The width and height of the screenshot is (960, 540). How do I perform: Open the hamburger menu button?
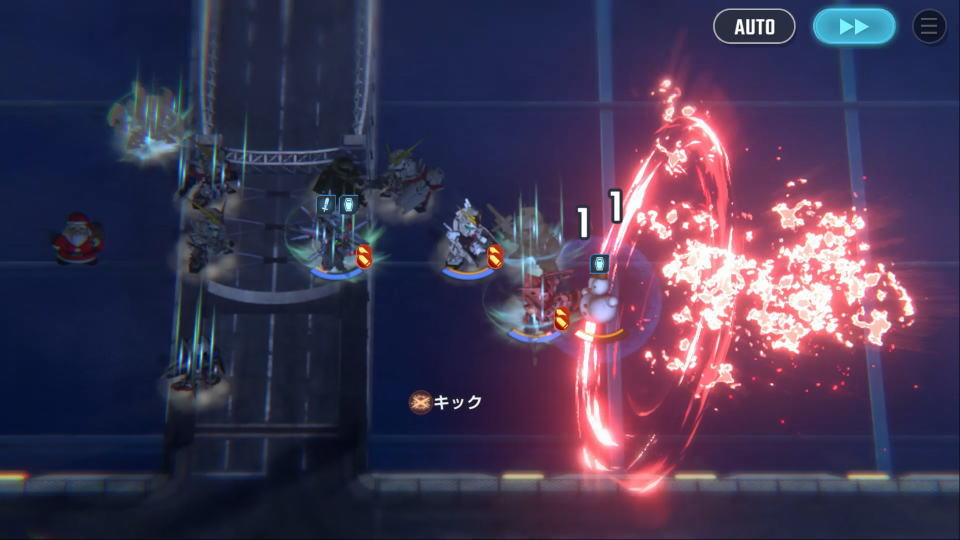tap(929, 26)
